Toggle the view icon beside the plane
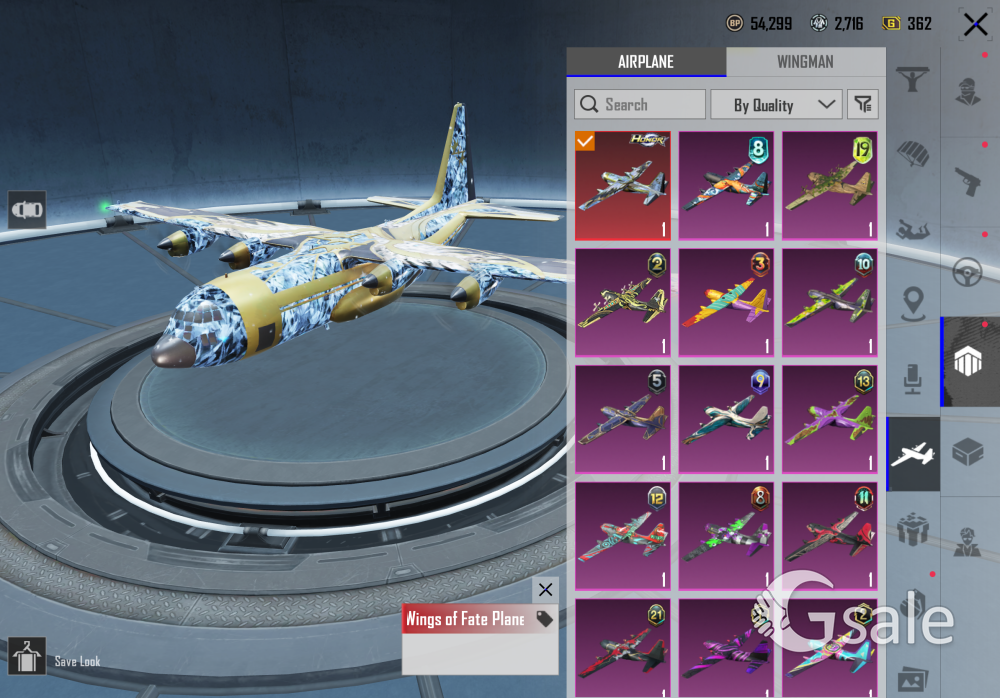 (27, 210)
